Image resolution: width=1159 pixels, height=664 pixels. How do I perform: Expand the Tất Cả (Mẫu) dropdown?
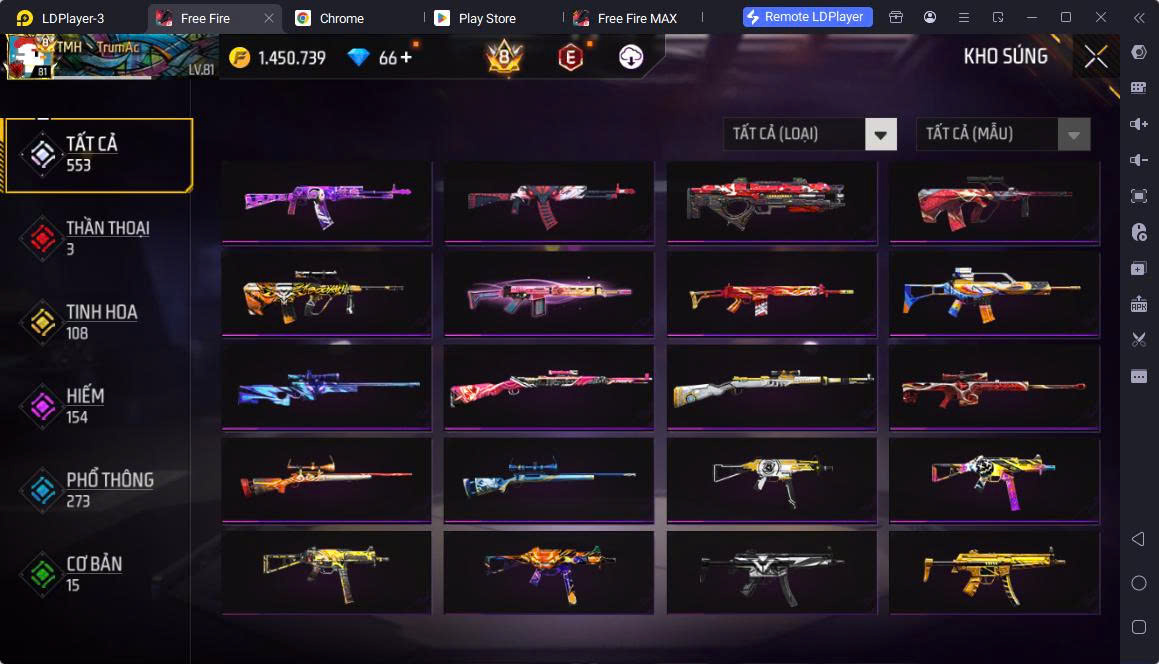[x=1002, y=134]
